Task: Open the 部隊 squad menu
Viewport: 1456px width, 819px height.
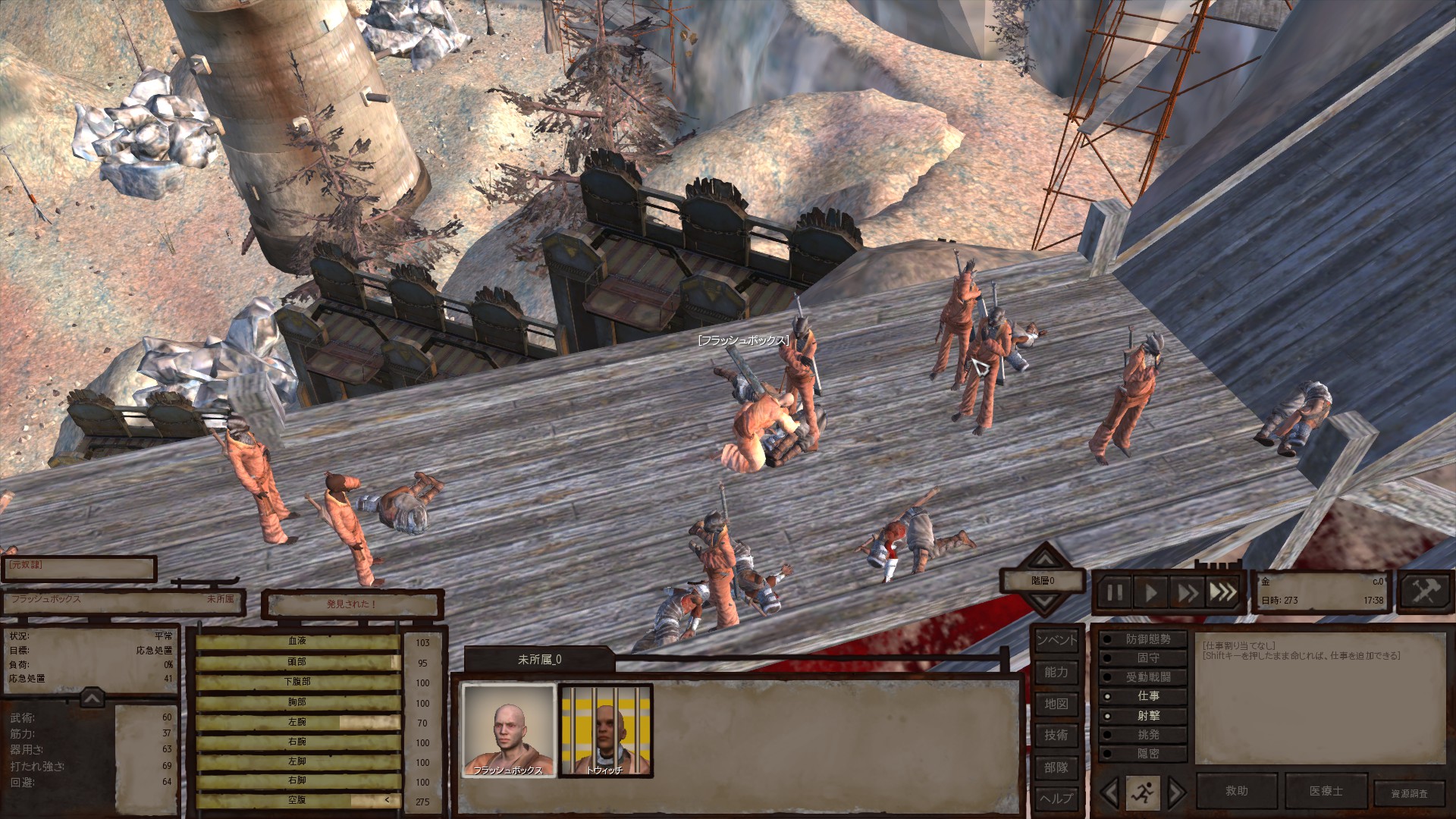Action: [1056, 767]
